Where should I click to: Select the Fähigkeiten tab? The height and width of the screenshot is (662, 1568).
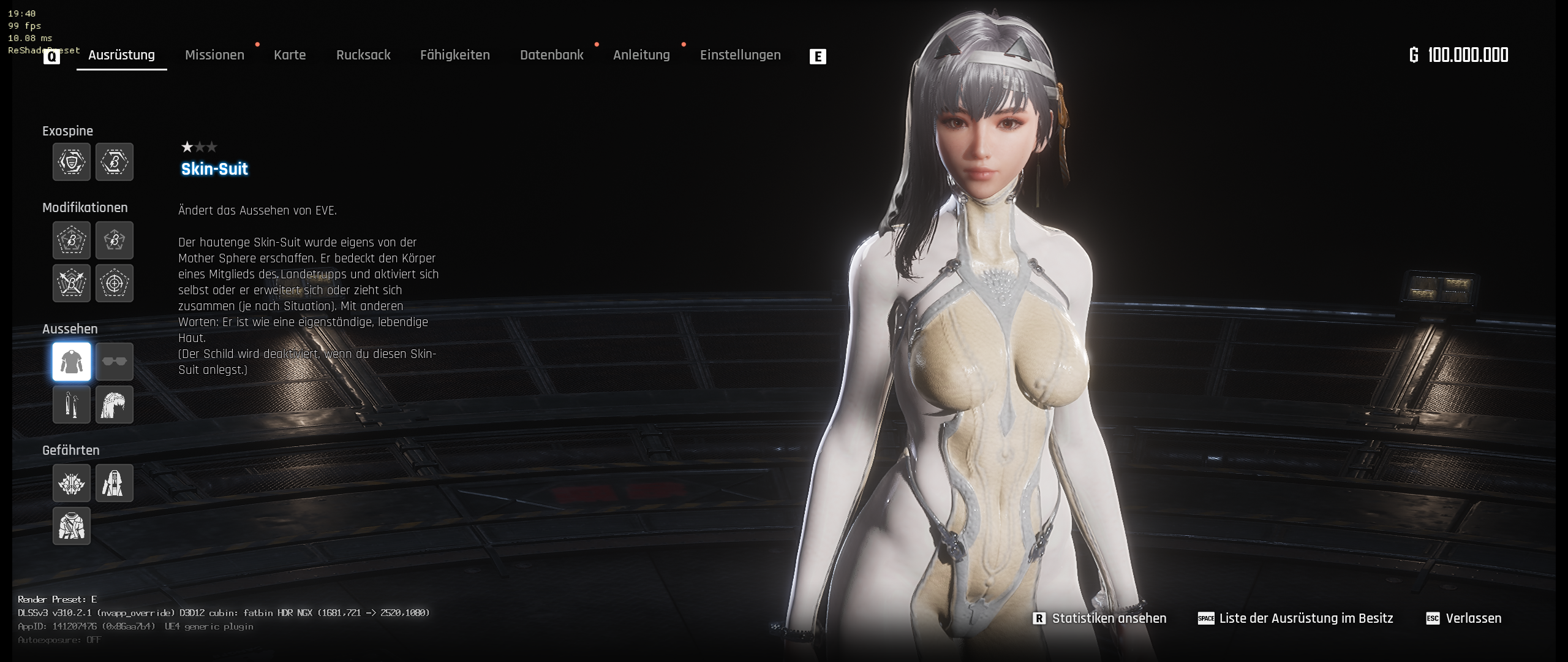coord(454,55)
